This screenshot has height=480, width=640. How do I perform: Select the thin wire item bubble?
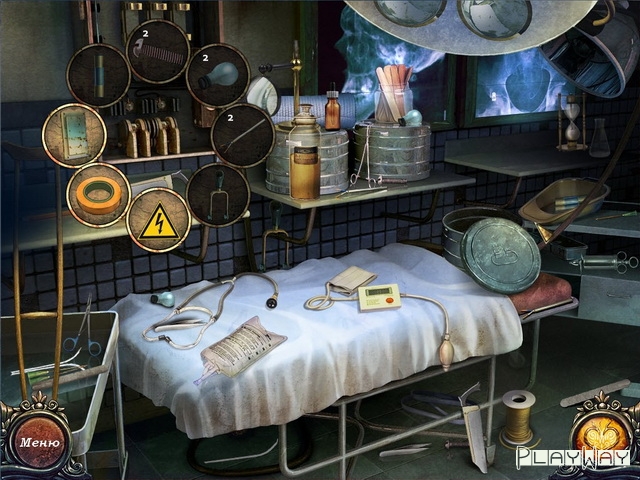(242, 135)
